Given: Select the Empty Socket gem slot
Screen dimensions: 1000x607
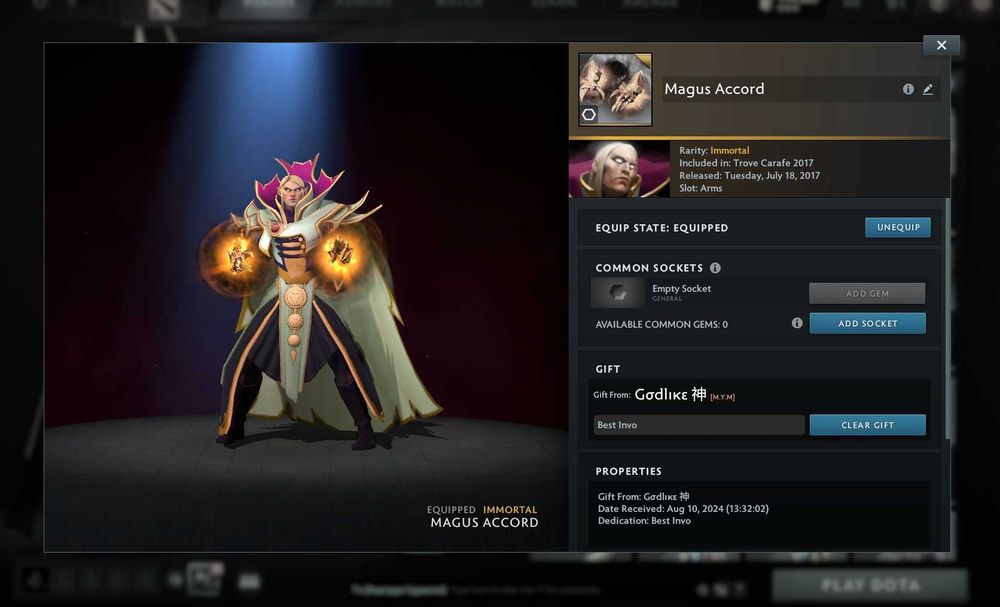Looking at the screenshot, I should click(617, 292).
